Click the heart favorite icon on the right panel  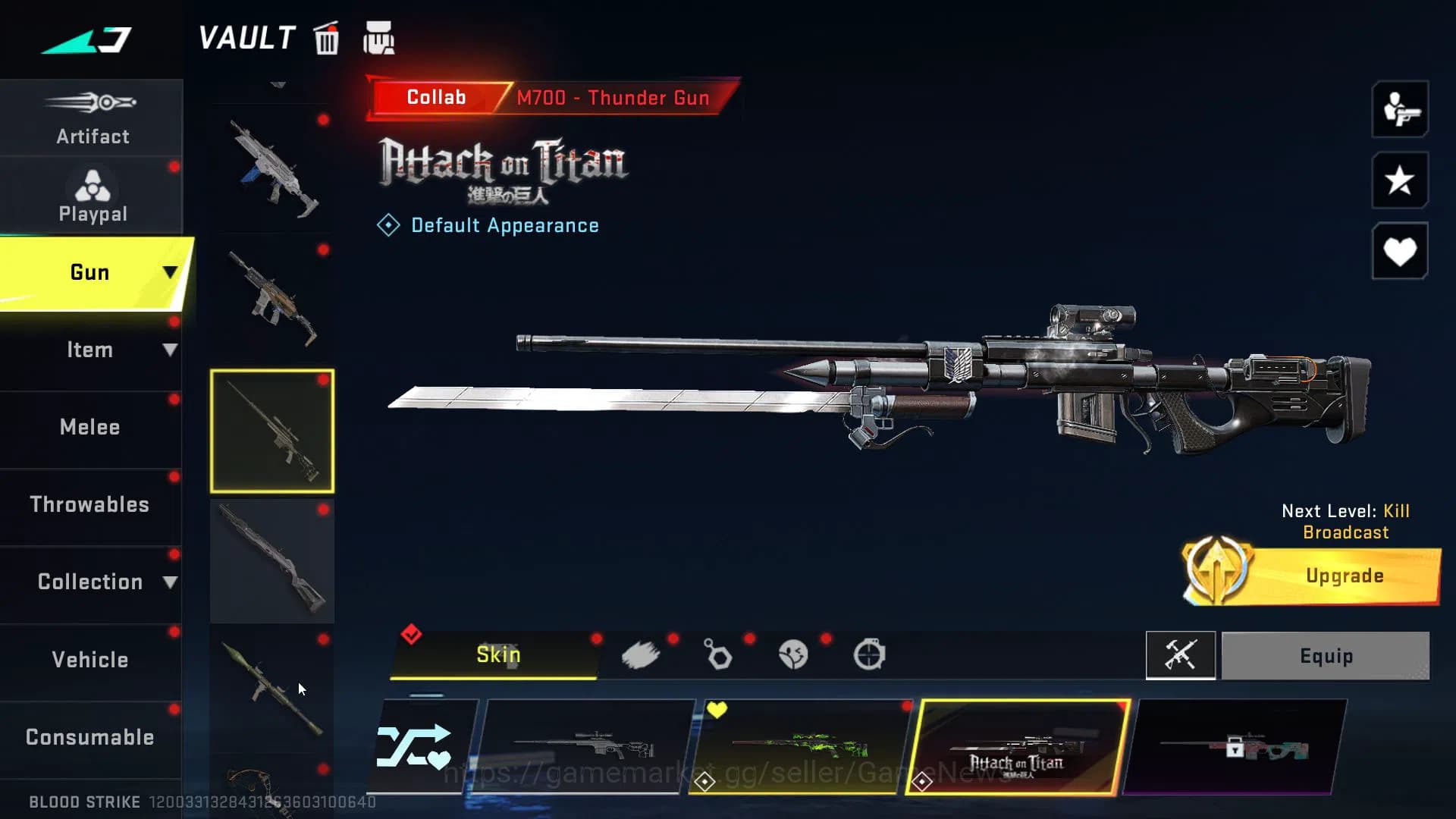[1399, 250]
